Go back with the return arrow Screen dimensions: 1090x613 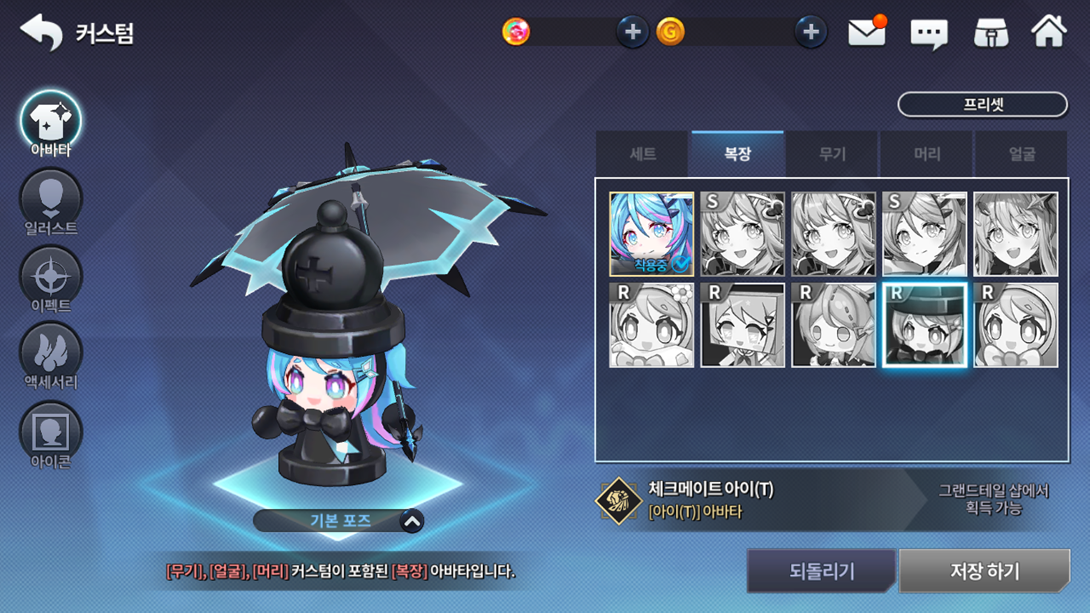point(41,32)
